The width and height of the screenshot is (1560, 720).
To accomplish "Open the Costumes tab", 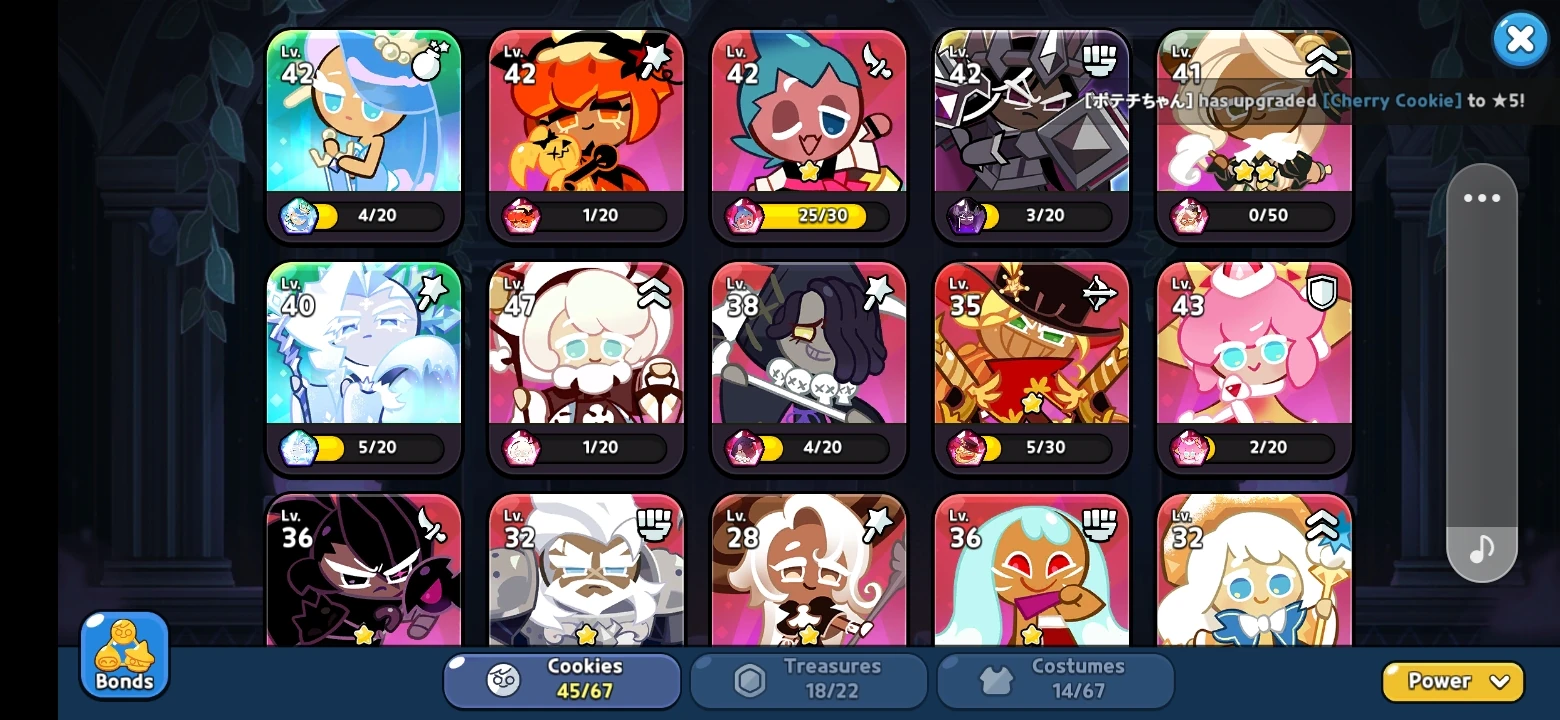I will [1055, 680].
